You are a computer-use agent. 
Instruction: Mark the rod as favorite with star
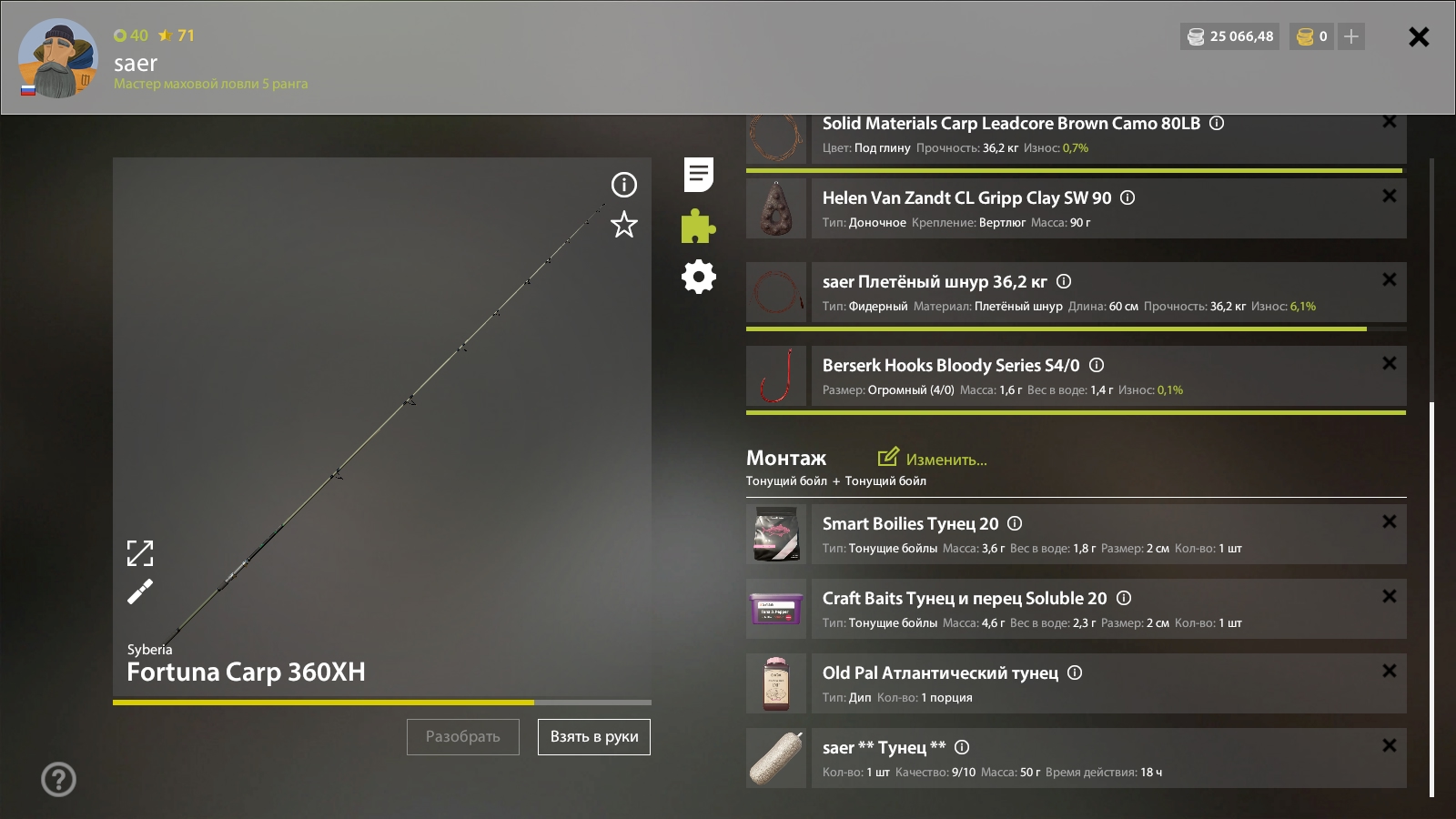coord(624,225)
